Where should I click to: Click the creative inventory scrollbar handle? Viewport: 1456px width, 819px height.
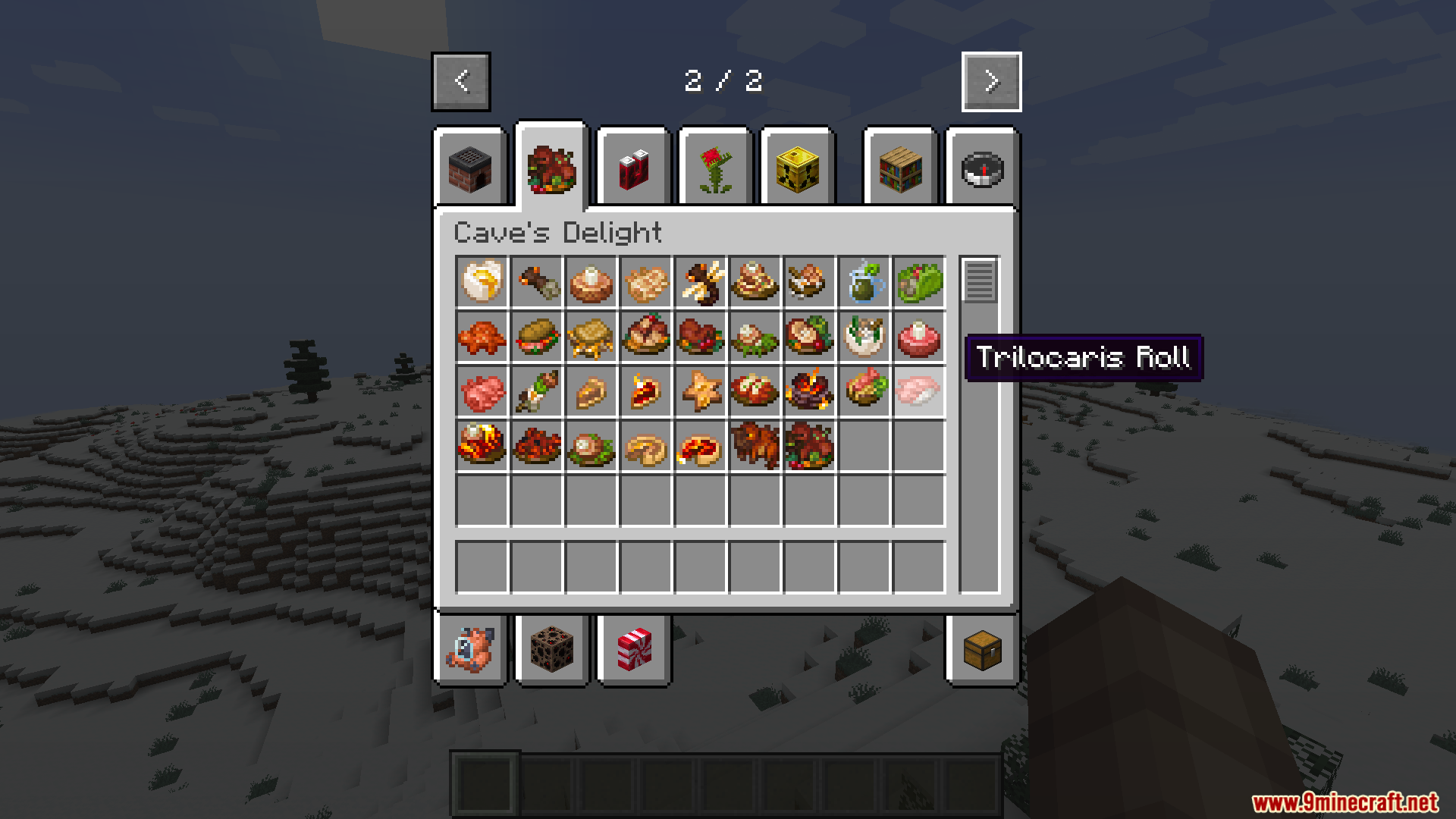(x=979, y=281)
